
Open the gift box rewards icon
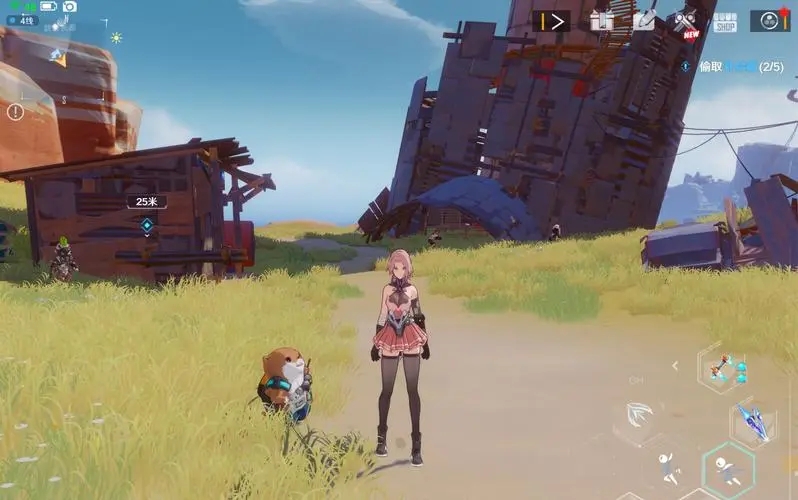click(601, 20)
